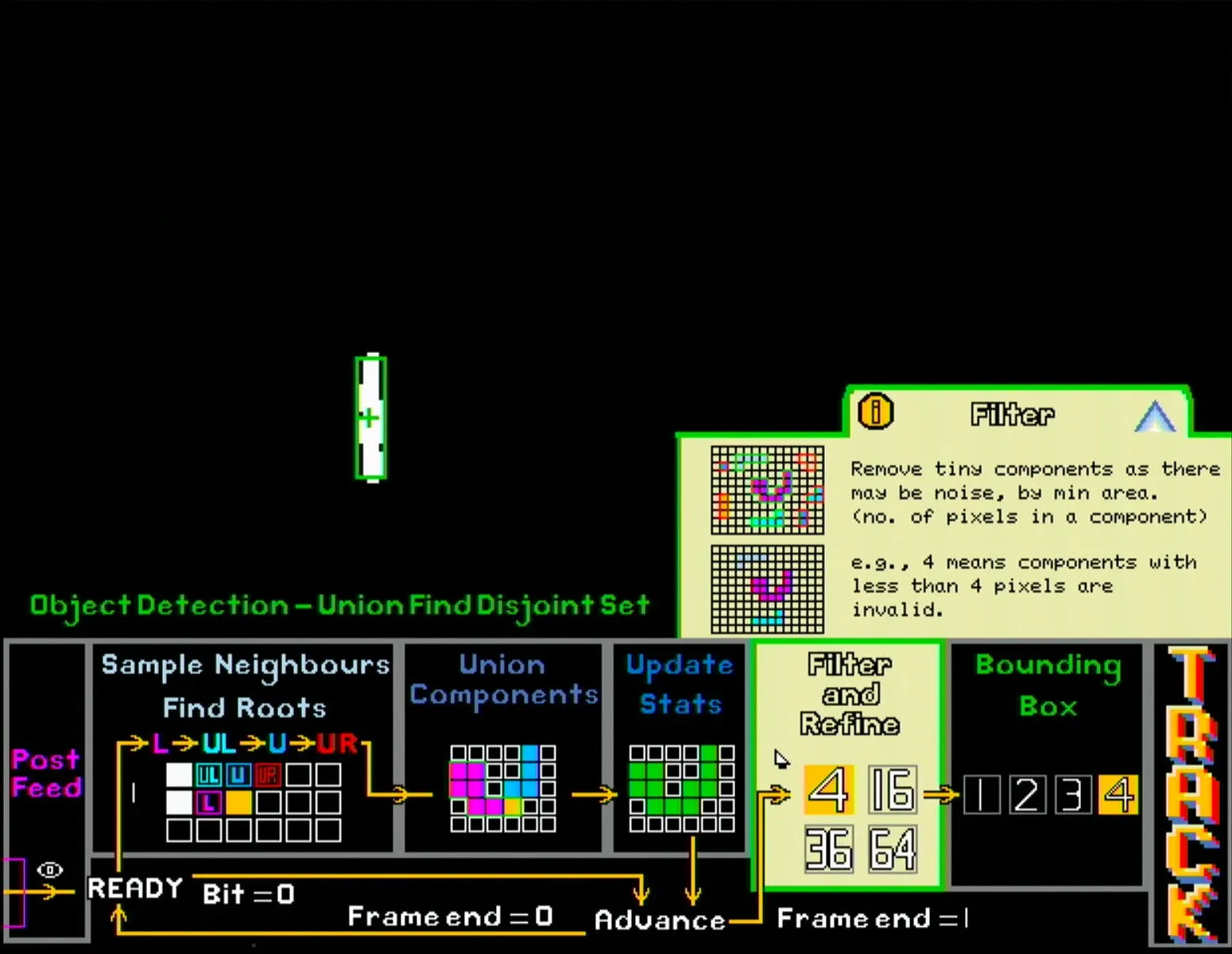Click the info icon on the Filter panel
Screen dimensions: 1232x954
874,410
